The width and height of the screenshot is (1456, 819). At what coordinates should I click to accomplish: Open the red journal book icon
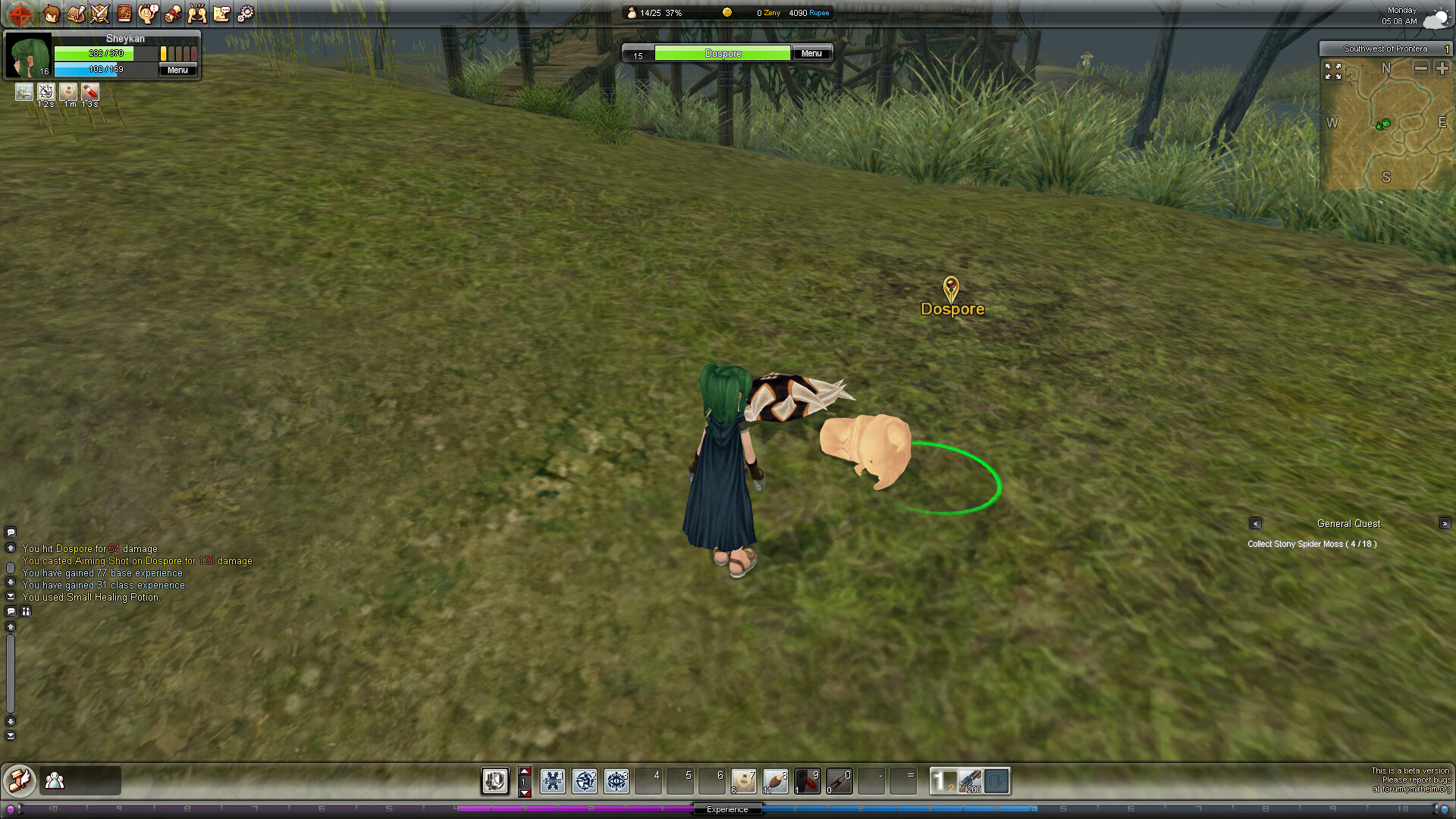tap(124, 14)
